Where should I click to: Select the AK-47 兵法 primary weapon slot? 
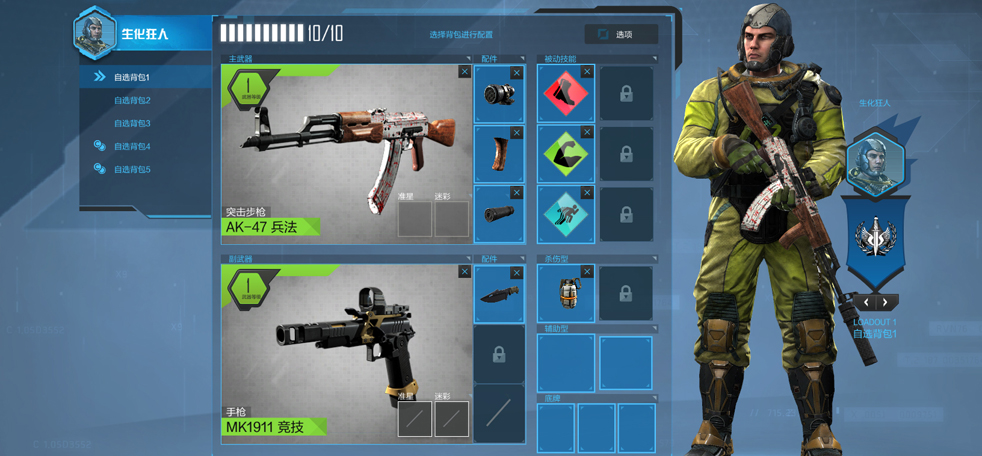point(345,152)
